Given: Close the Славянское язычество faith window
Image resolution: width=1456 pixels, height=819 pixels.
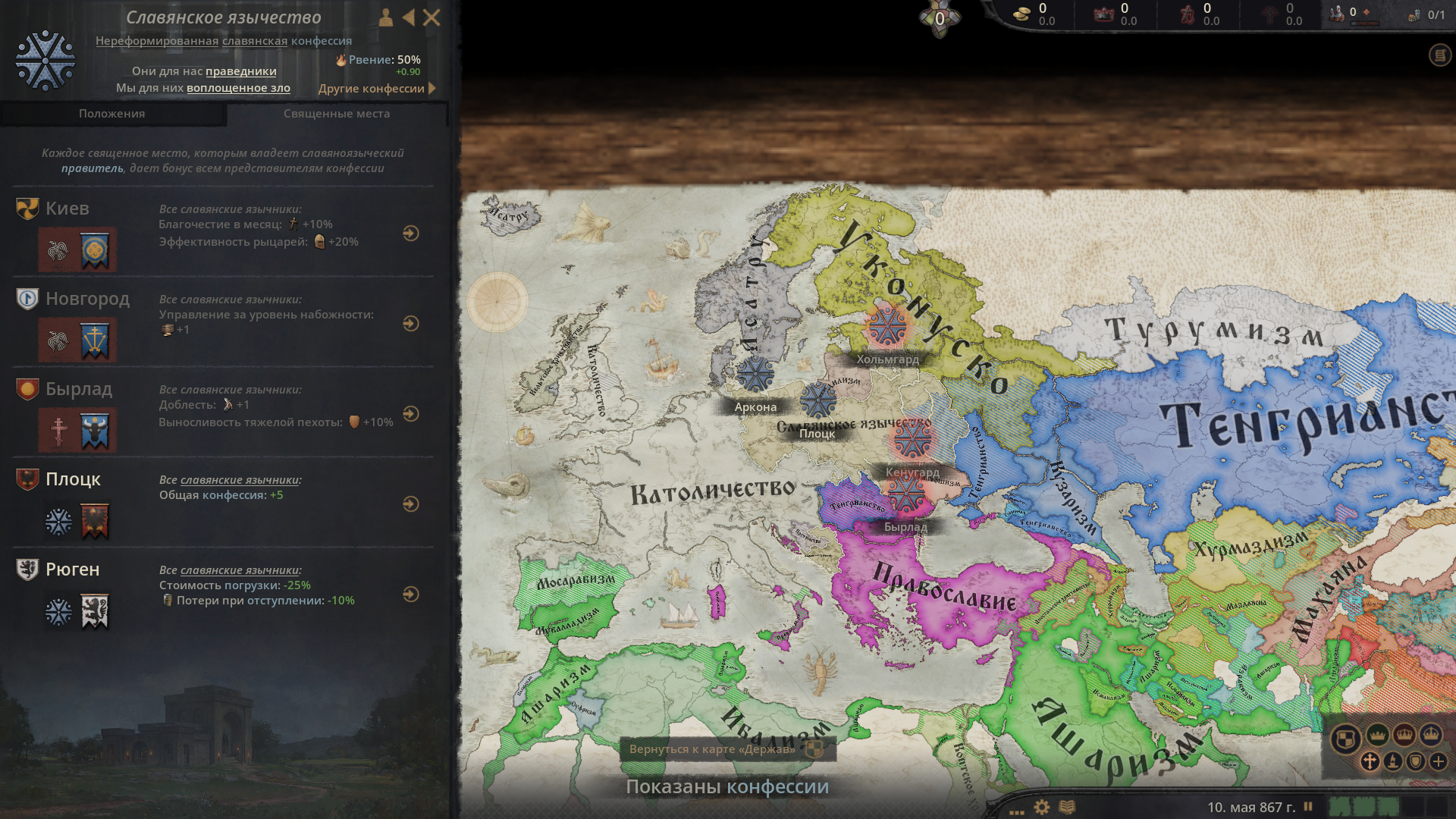Looking at the screenshot, I should pyautogui.click(x=431, y=17).
